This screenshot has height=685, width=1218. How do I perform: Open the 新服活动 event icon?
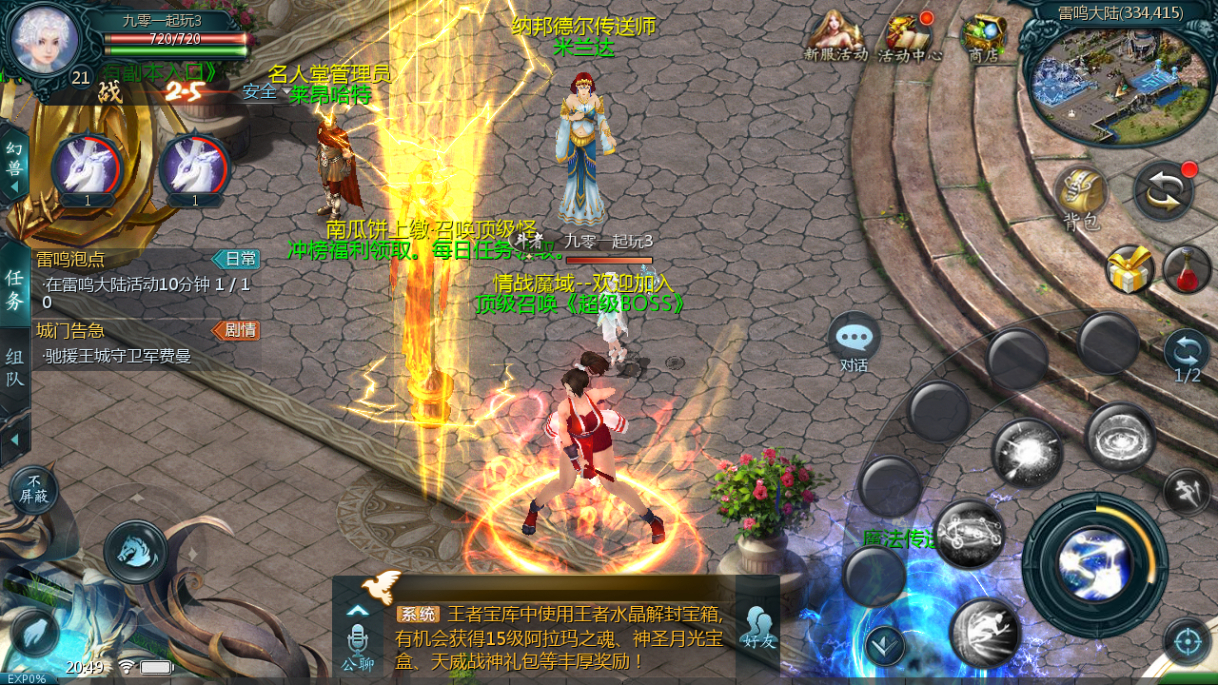tap(835, 37)
